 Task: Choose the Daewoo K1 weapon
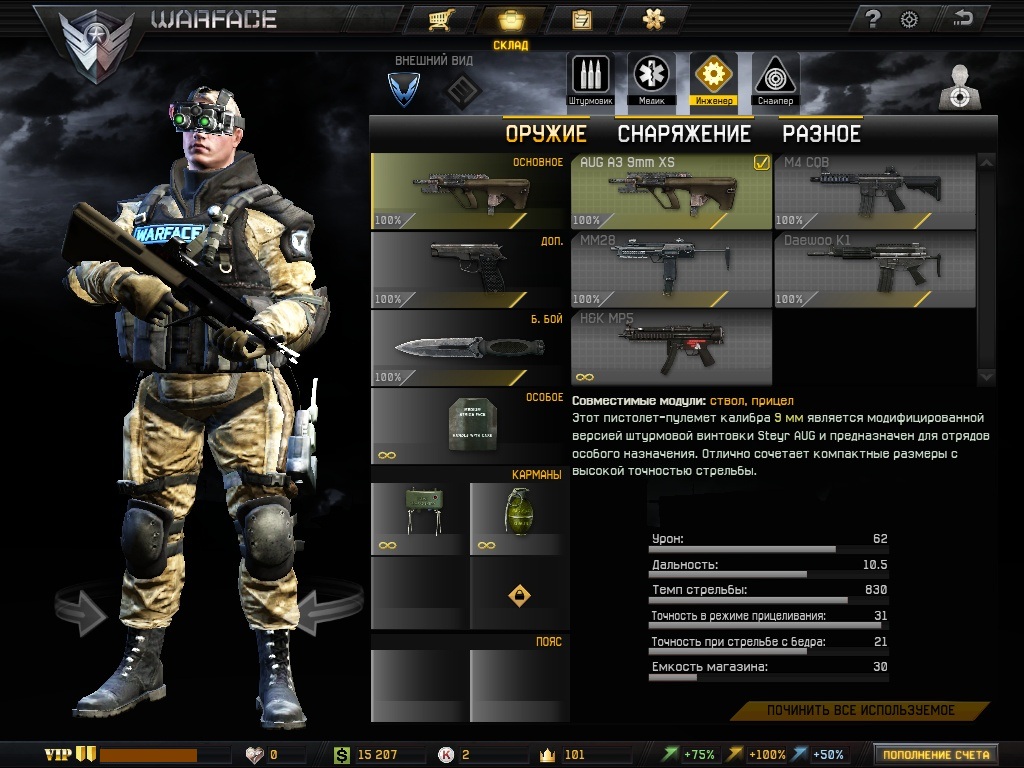click(874, 269)
